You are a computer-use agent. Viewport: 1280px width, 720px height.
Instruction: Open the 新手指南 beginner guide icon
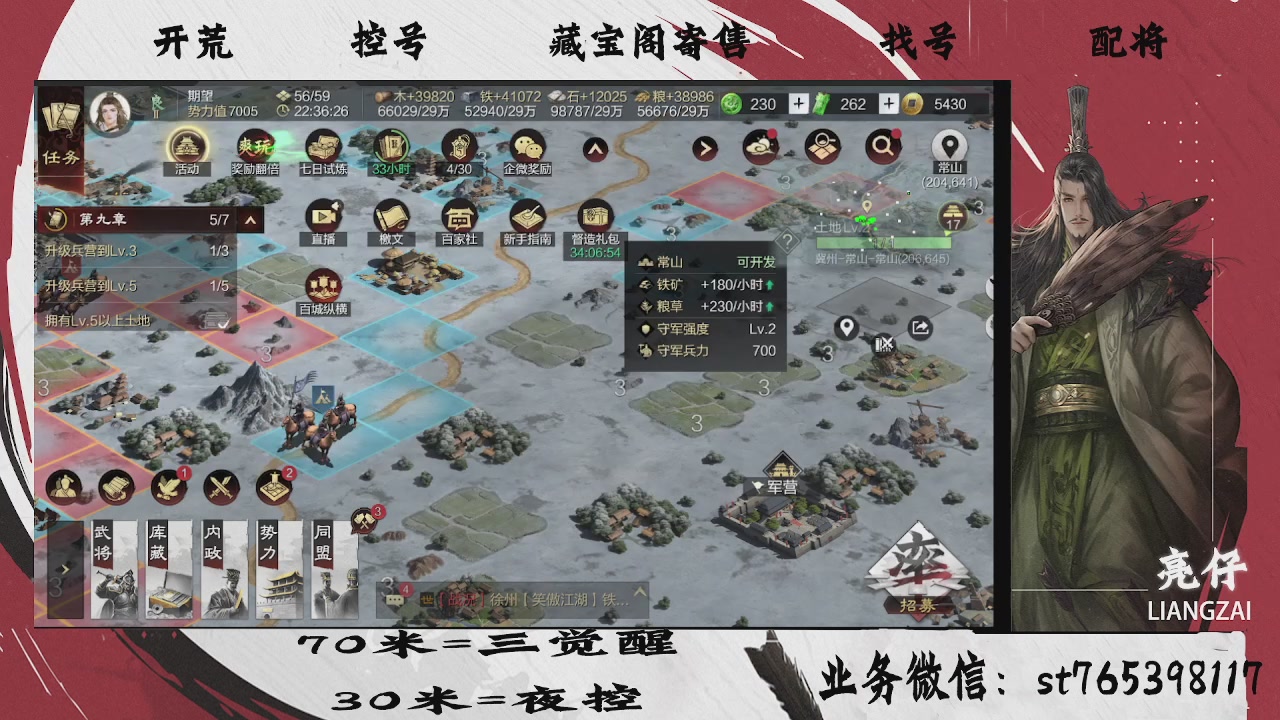527,216
